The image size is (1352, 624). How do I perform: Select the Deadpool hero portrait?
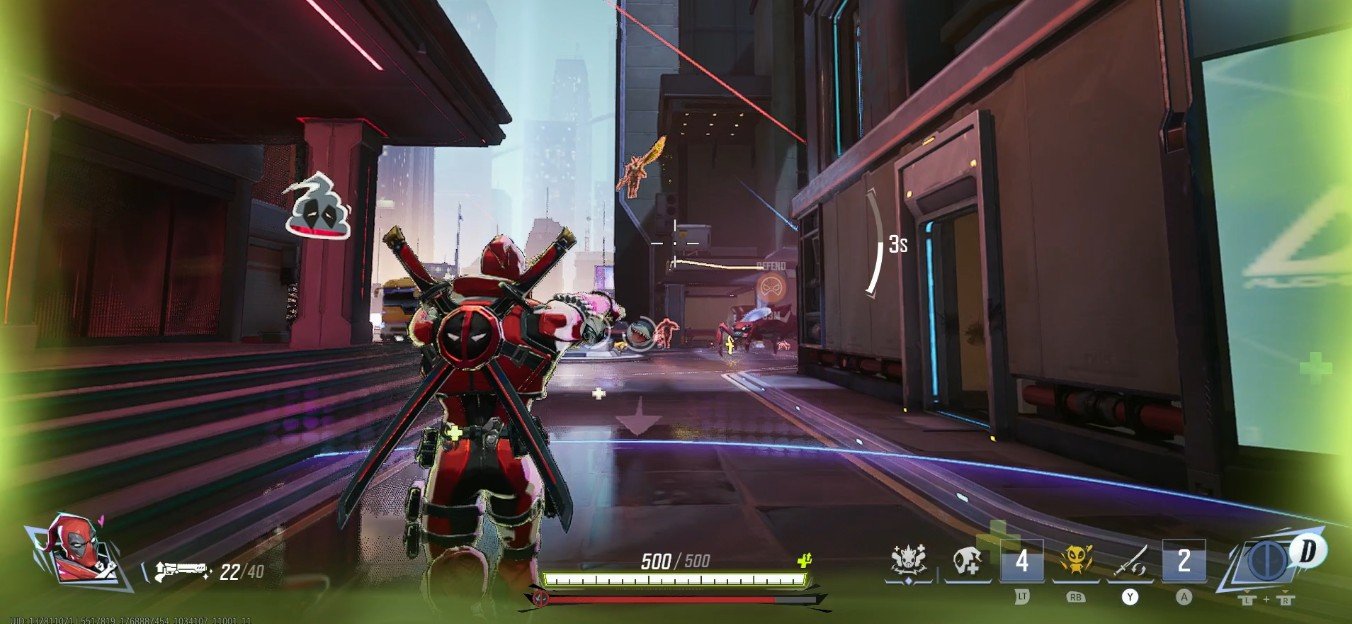pyautogui.click(x=76, y=550)
